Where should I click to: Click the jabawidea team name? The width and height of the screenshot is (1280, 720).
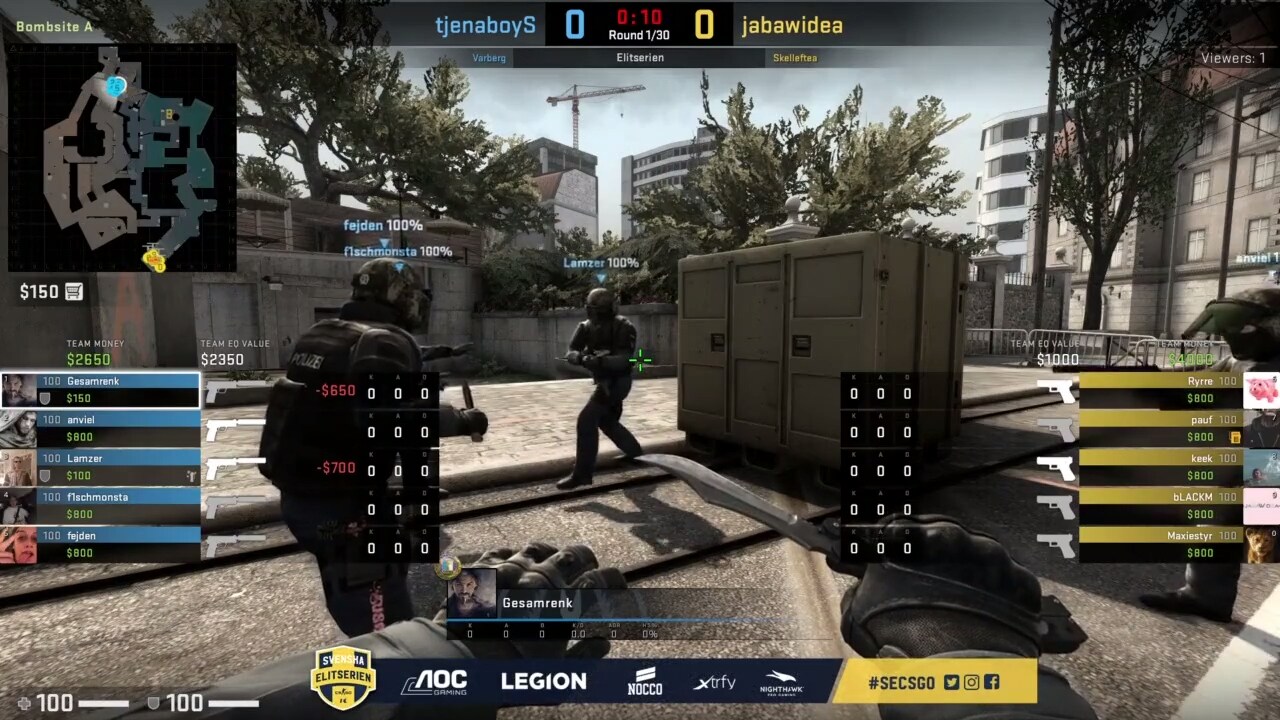(x=792, y=26)
